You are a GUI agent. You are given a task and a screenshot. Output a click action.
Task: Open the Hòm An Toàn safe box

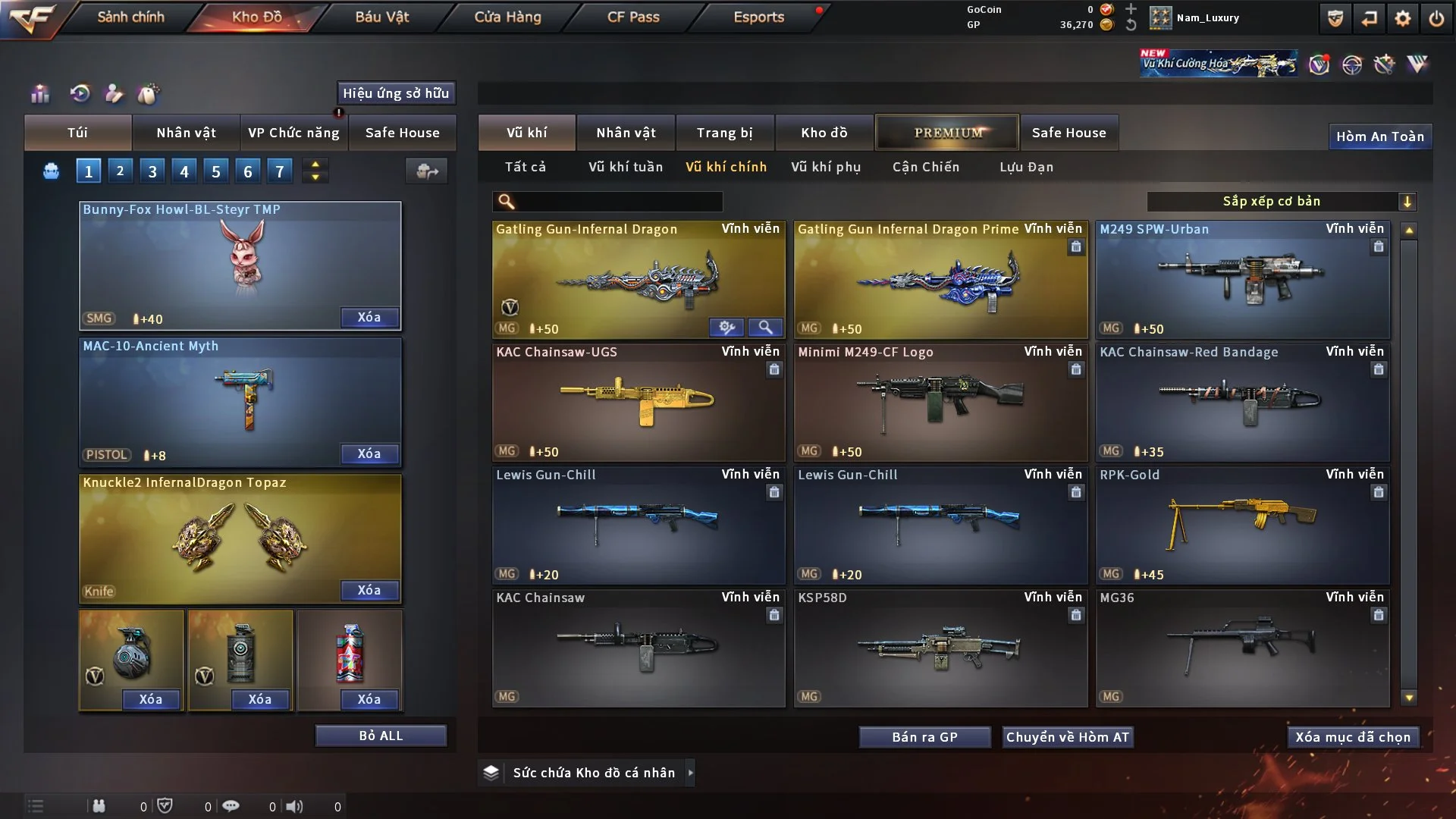tap(1379, 136)
